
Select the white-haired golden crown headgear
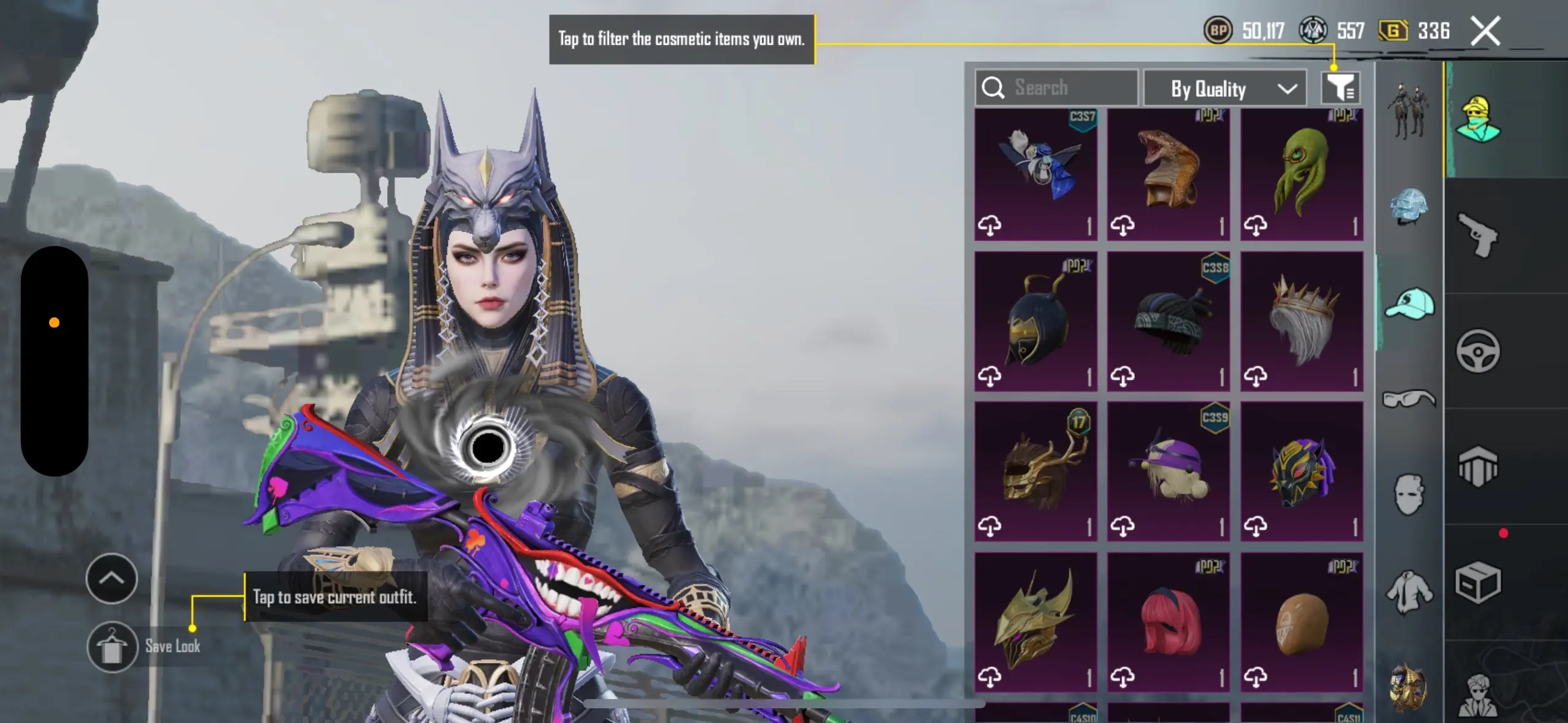[1301, 321]
